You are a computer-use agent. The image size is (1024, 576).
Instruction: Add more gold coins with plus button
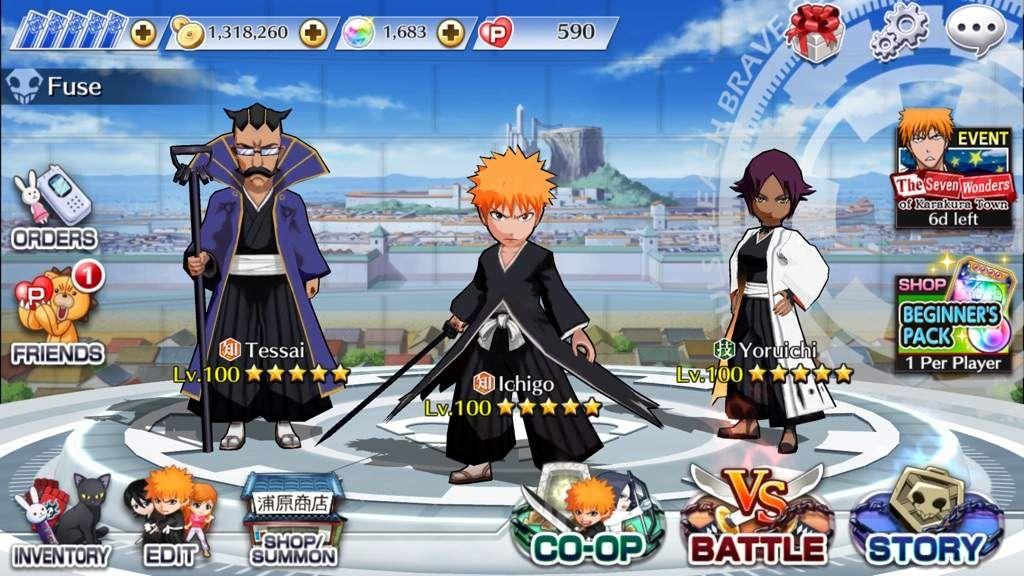click(x=313, y=33)
